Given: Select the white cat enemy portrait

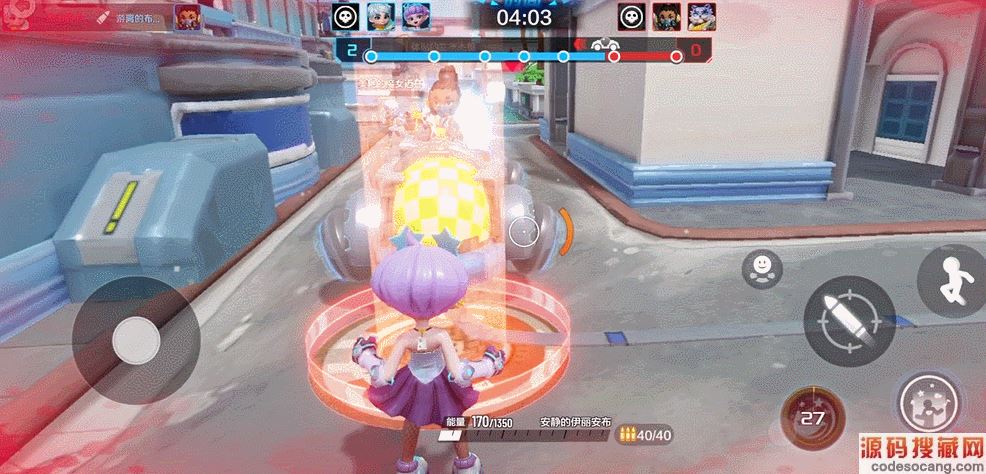Looking at the screenshot, I should (x=701, y=15).
